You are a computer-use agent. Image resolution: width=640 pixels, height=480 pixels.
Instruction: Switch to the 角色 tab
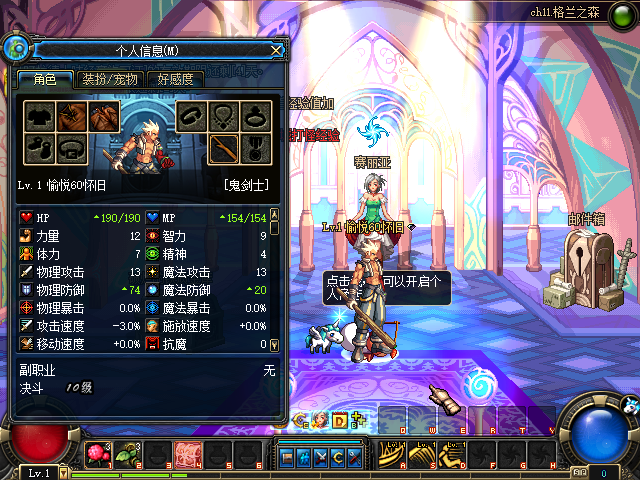click(x=44, y=79)
